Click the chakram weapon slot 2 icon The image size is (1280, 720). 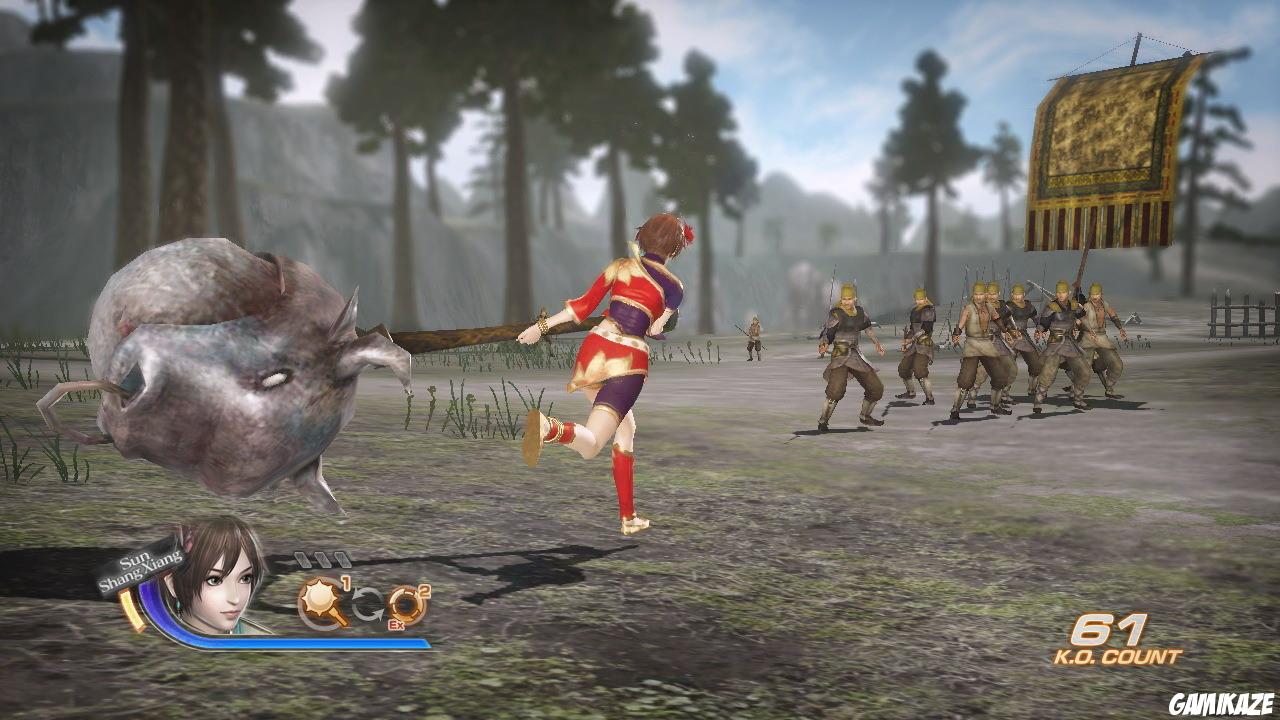pos(406,600)
